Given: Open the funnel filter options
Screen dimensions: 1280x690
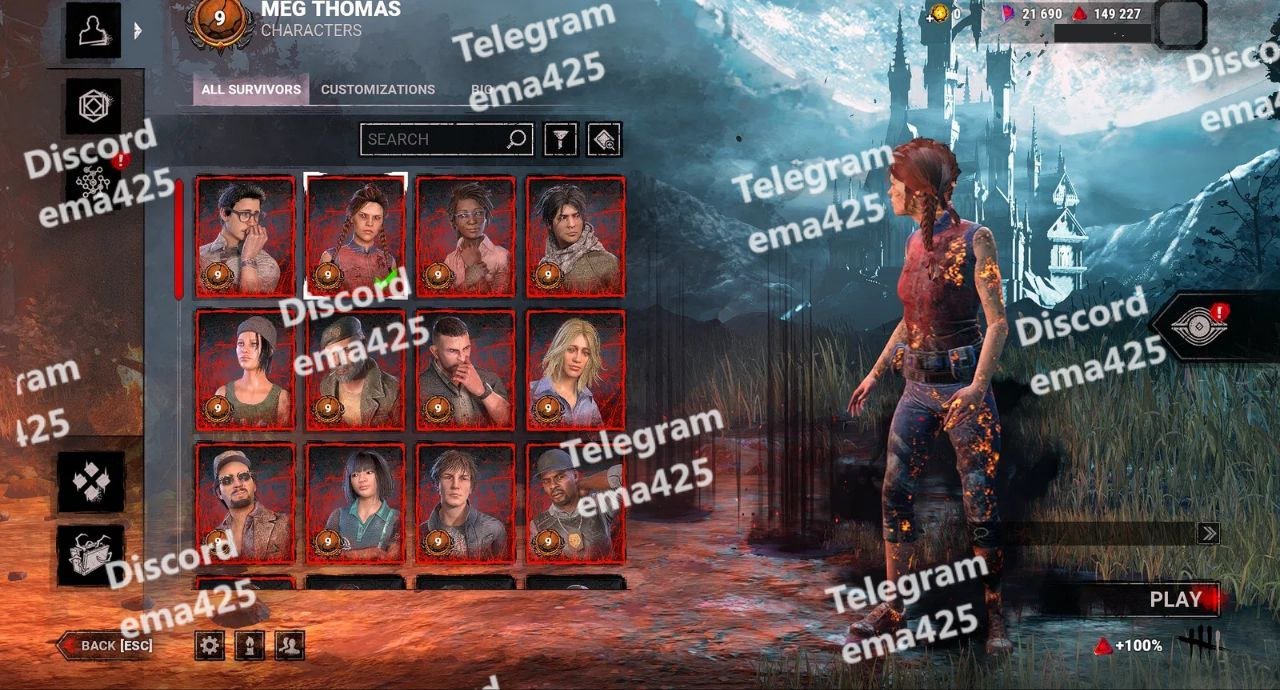Looking at the screenshot, I should [x=561, y=139].
